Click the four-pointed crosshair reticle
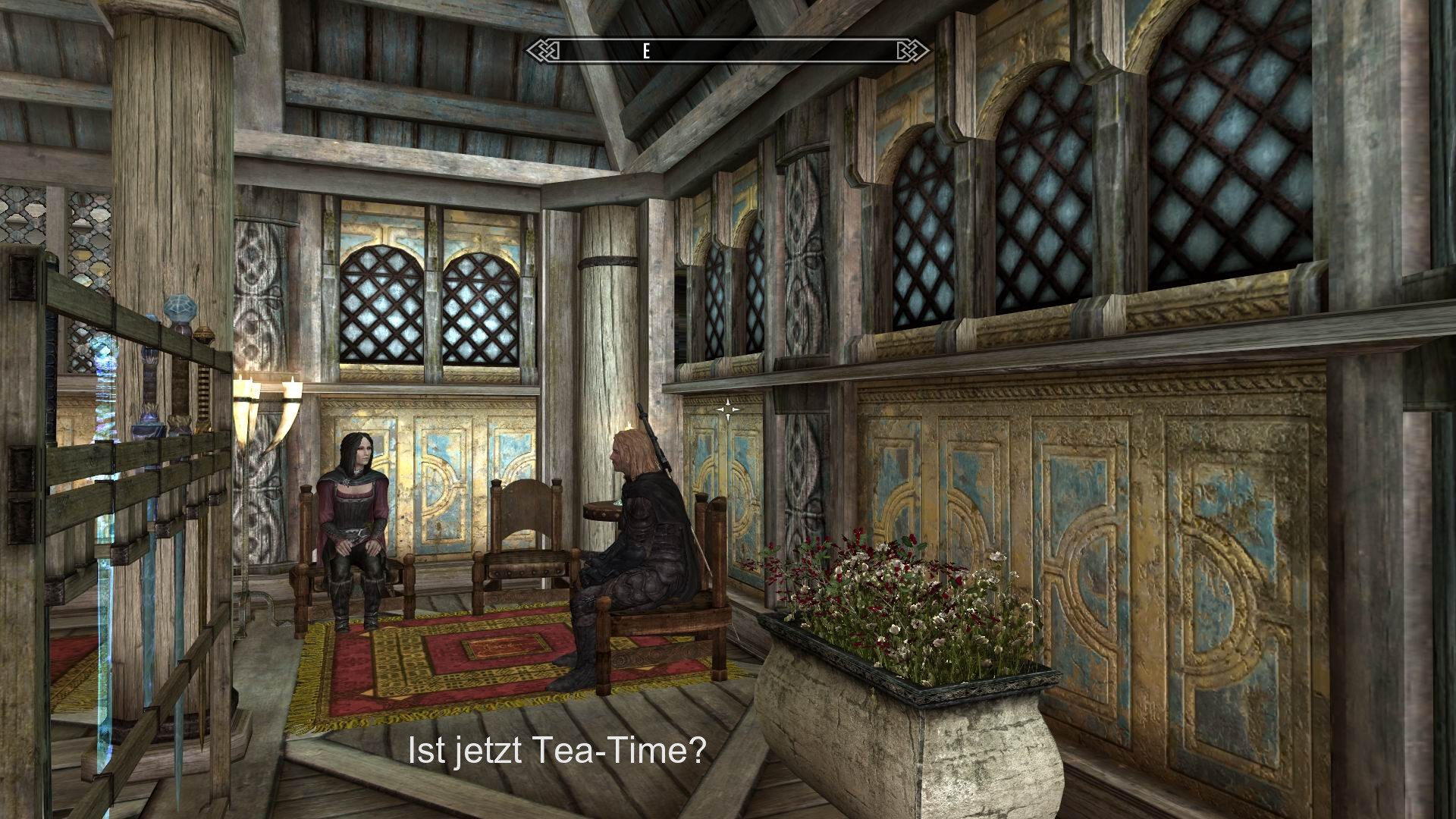The image size is (1456, 819). click(x=727, y=408)
